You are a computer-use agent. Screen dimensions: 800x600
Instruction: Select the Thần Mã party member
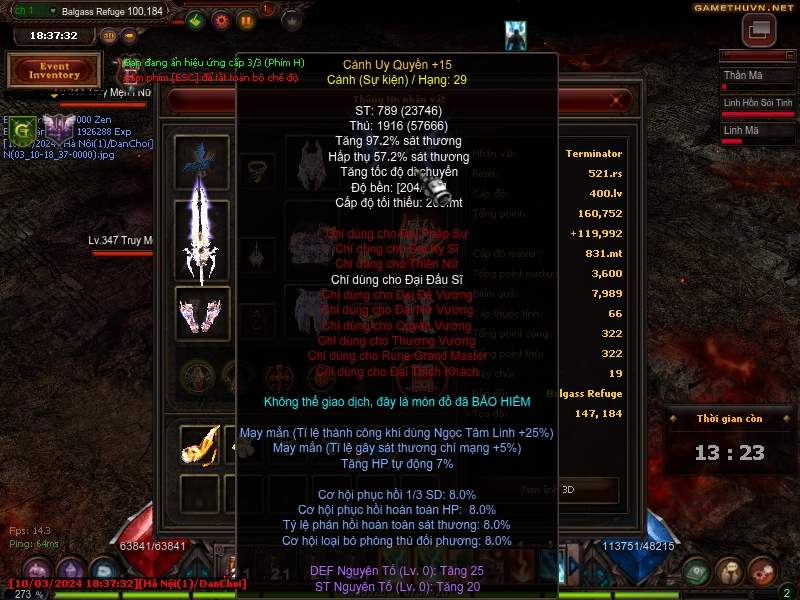pos(757,76)
